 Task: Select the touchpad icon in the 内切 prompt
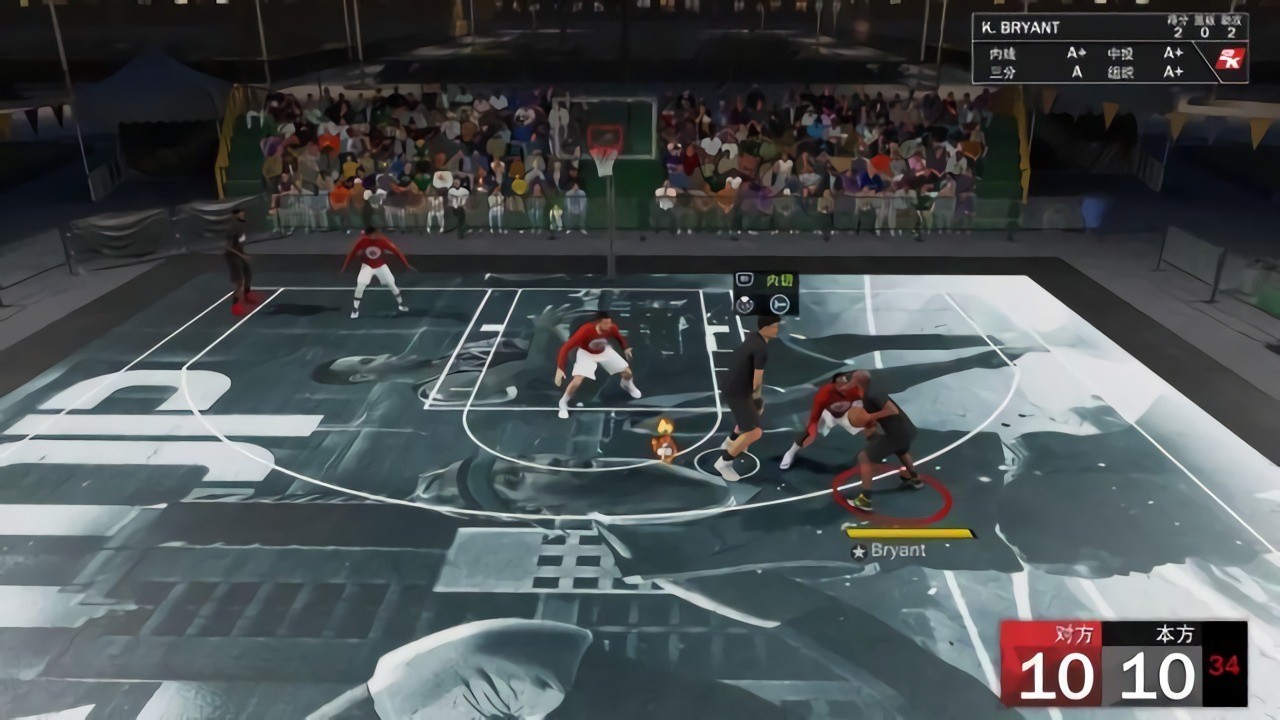tap(744, 279)
